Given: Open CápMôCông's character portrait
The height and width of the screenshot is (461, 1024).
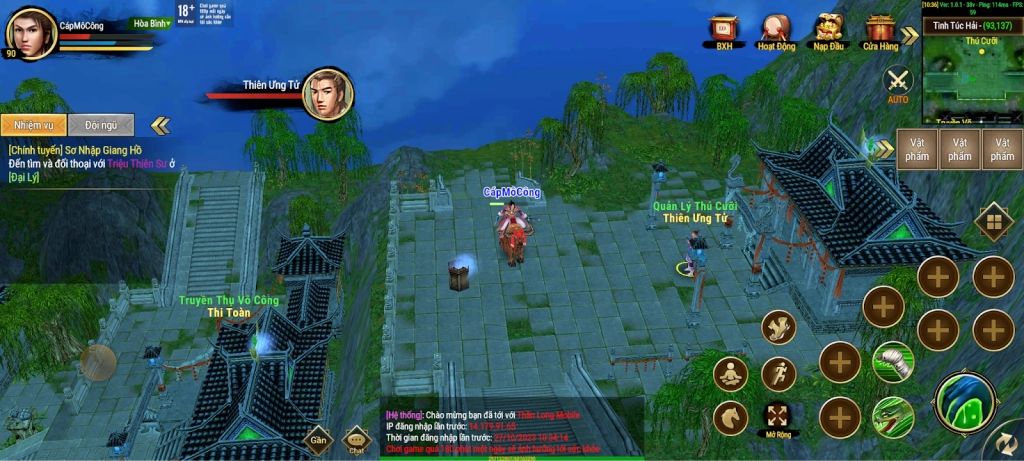Looking at the screenshot, I should coord(31,33).
